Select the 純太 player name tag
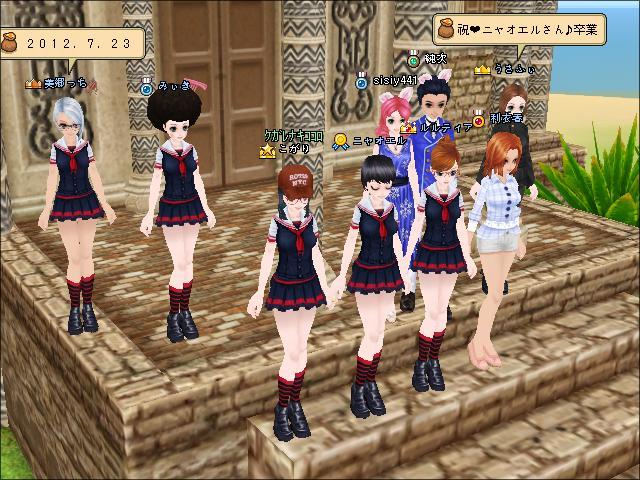This screenshot has width=640, height=480. click(x=435, y=60)
